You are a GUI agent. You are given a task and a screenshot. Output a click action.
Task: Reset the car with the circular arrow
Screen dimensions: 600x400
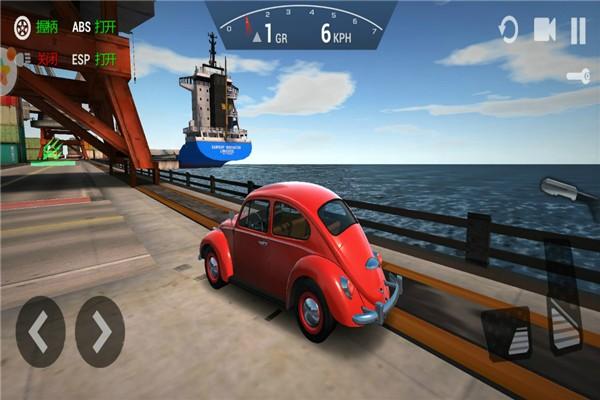(x=509, y=30)
